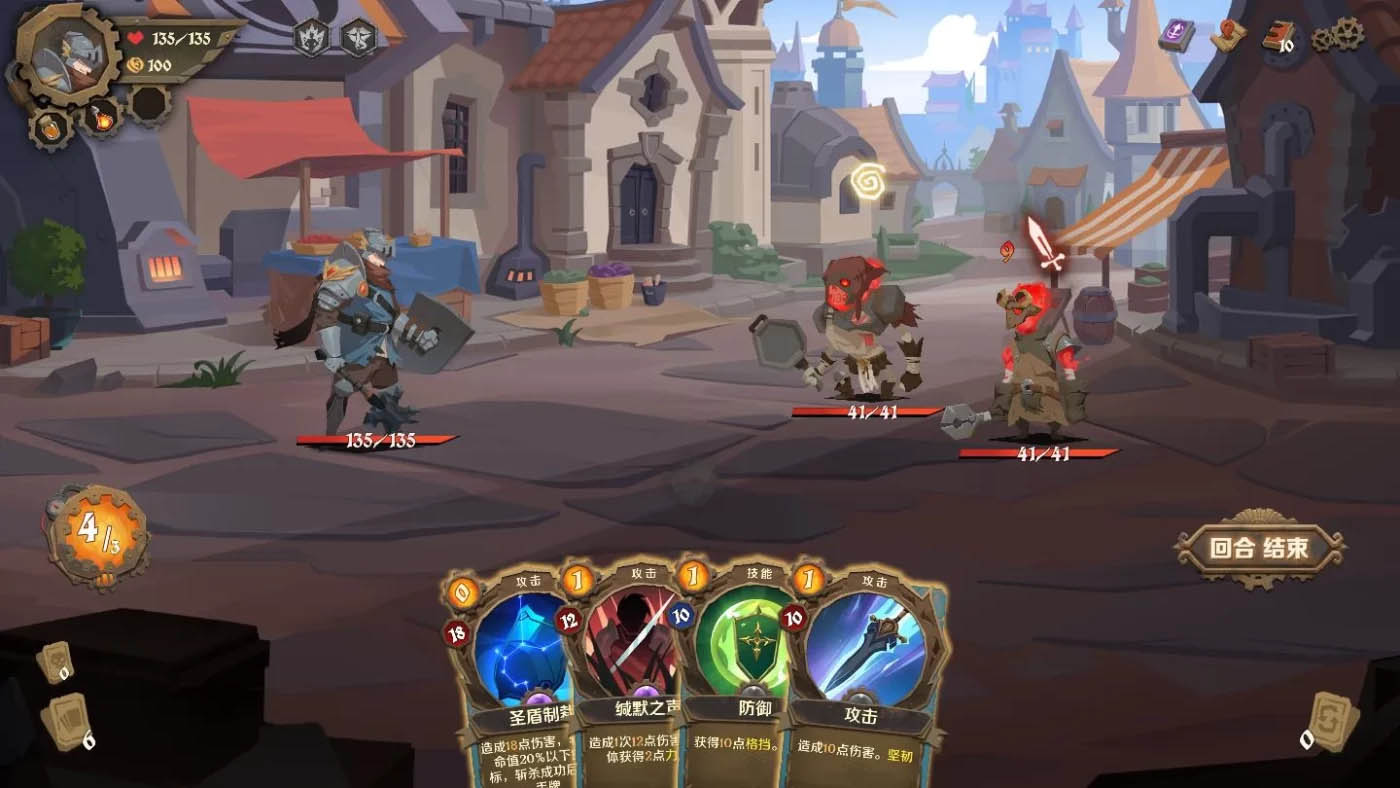Use the orange potion slot
Screen dimensions: 1400x788
pos(49,128)
